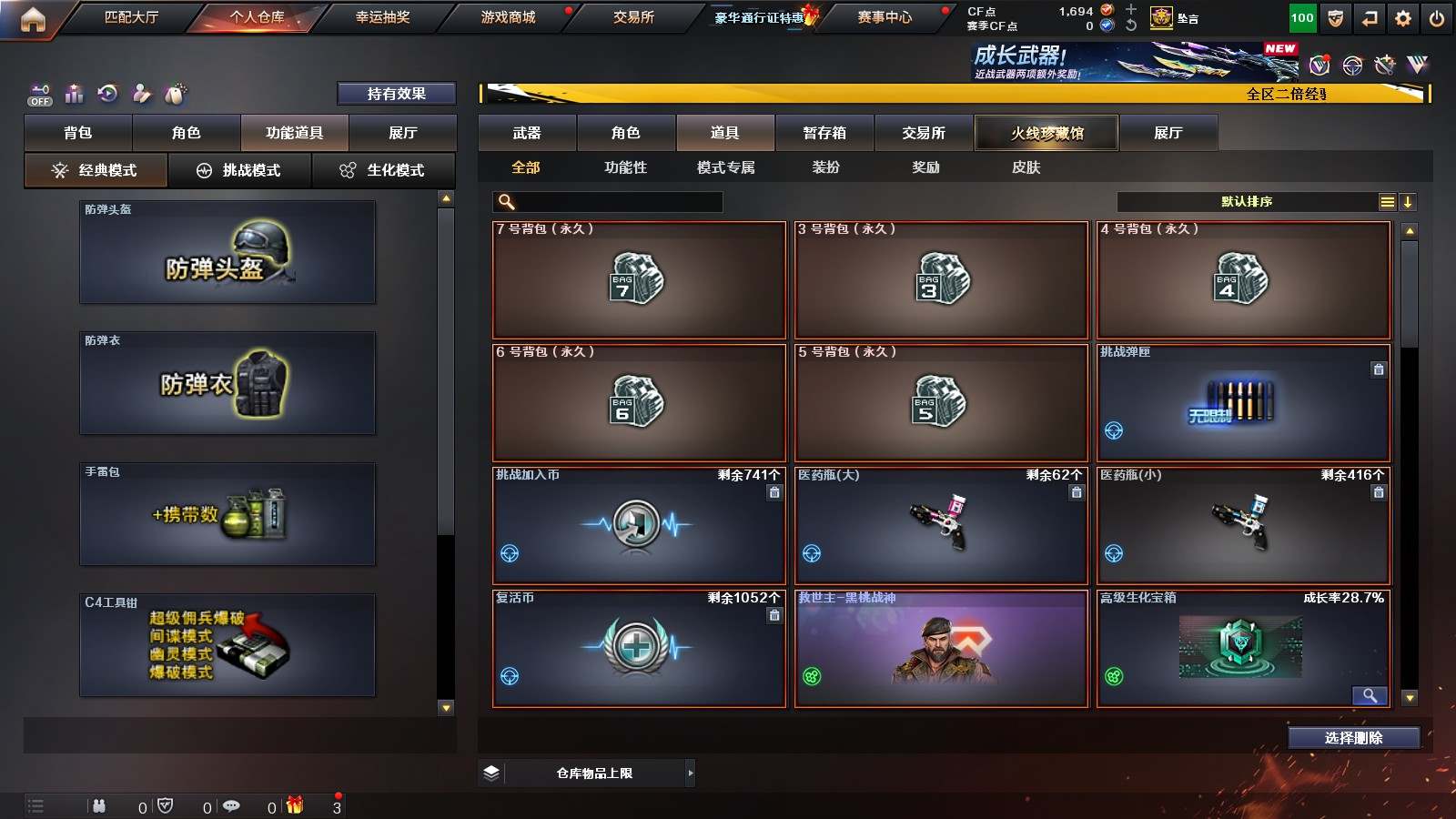Select the 复活币 revive coin item
The height and width of the screenshot is (819, 1456).
(x=638, y=648)
